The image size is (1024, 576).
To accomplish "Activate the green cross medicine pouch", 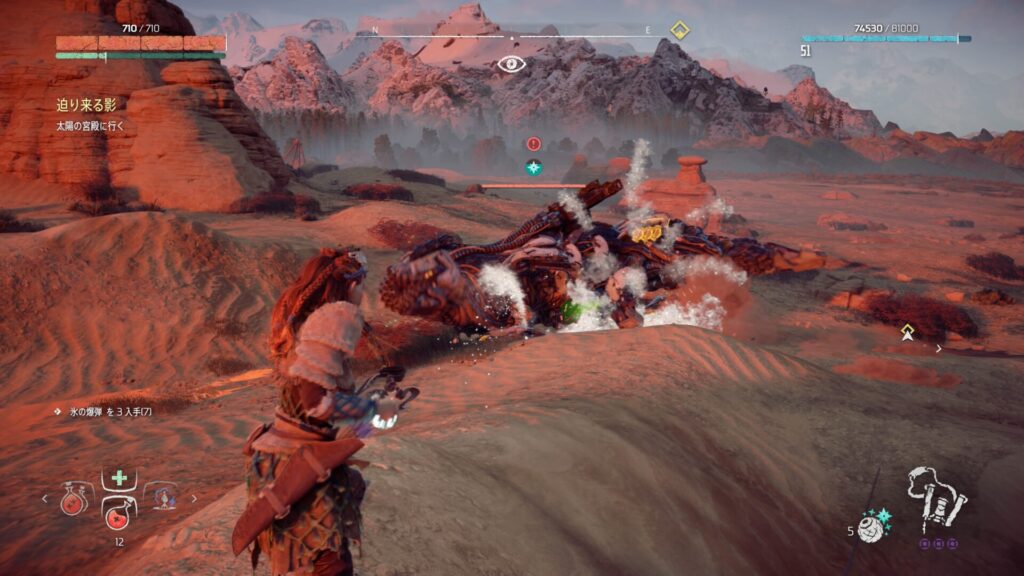I will pos(119,477).
